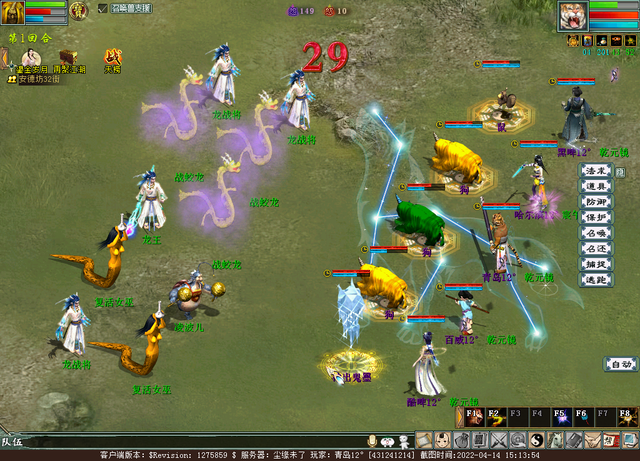Use the F8 fire skill slot

(x=626, y=417)
